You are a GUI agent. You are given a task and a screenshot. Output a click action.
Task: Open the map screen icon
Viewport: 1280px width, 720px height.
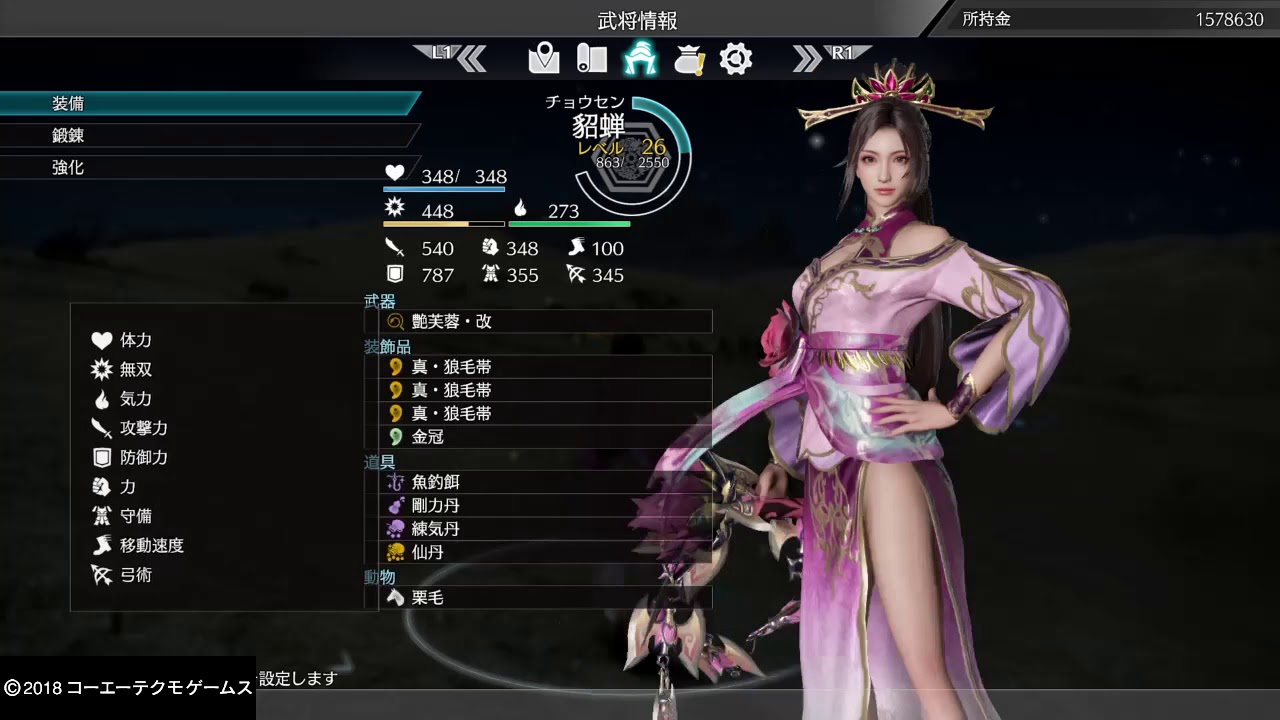click(x=543, y=58)
